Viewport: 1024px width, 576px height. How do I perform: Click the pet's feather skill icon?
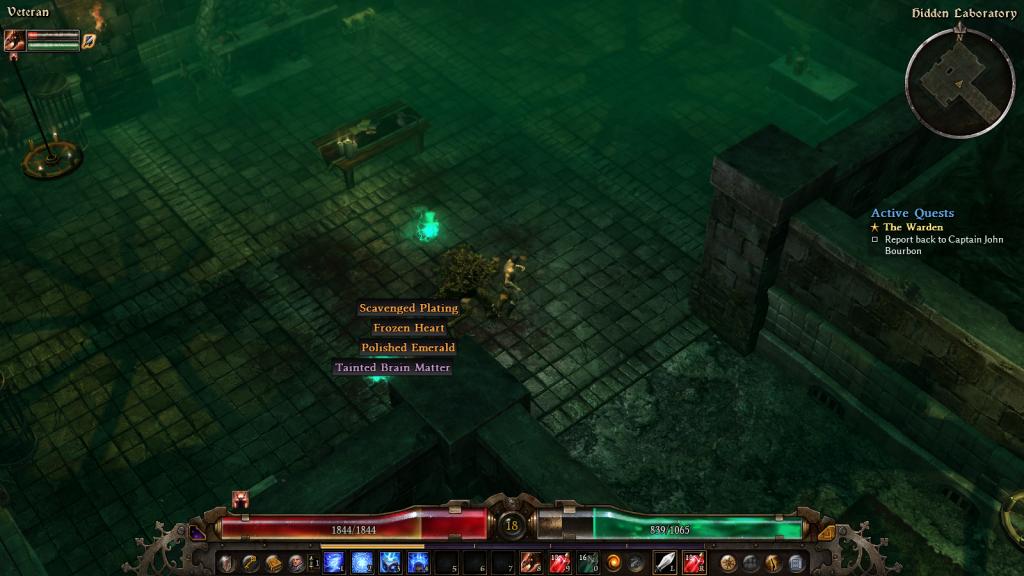(88, 41)
